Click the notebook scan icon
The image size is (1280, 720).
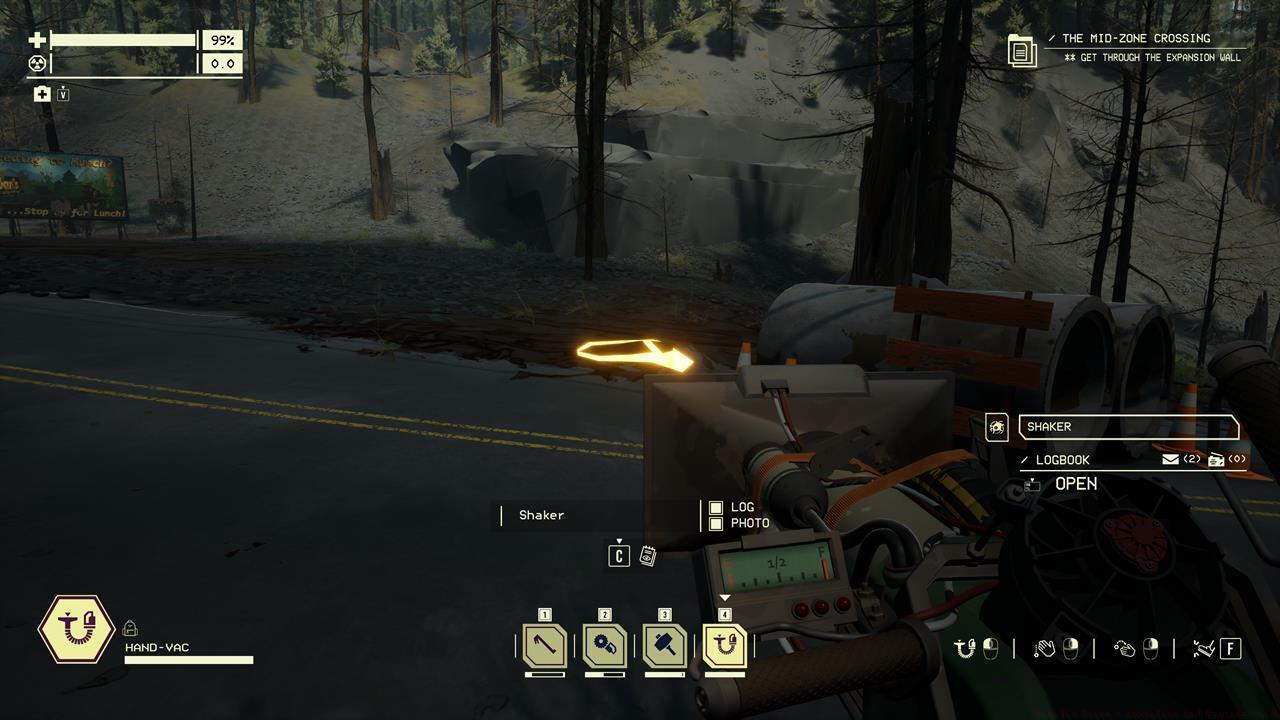[647, 556]
